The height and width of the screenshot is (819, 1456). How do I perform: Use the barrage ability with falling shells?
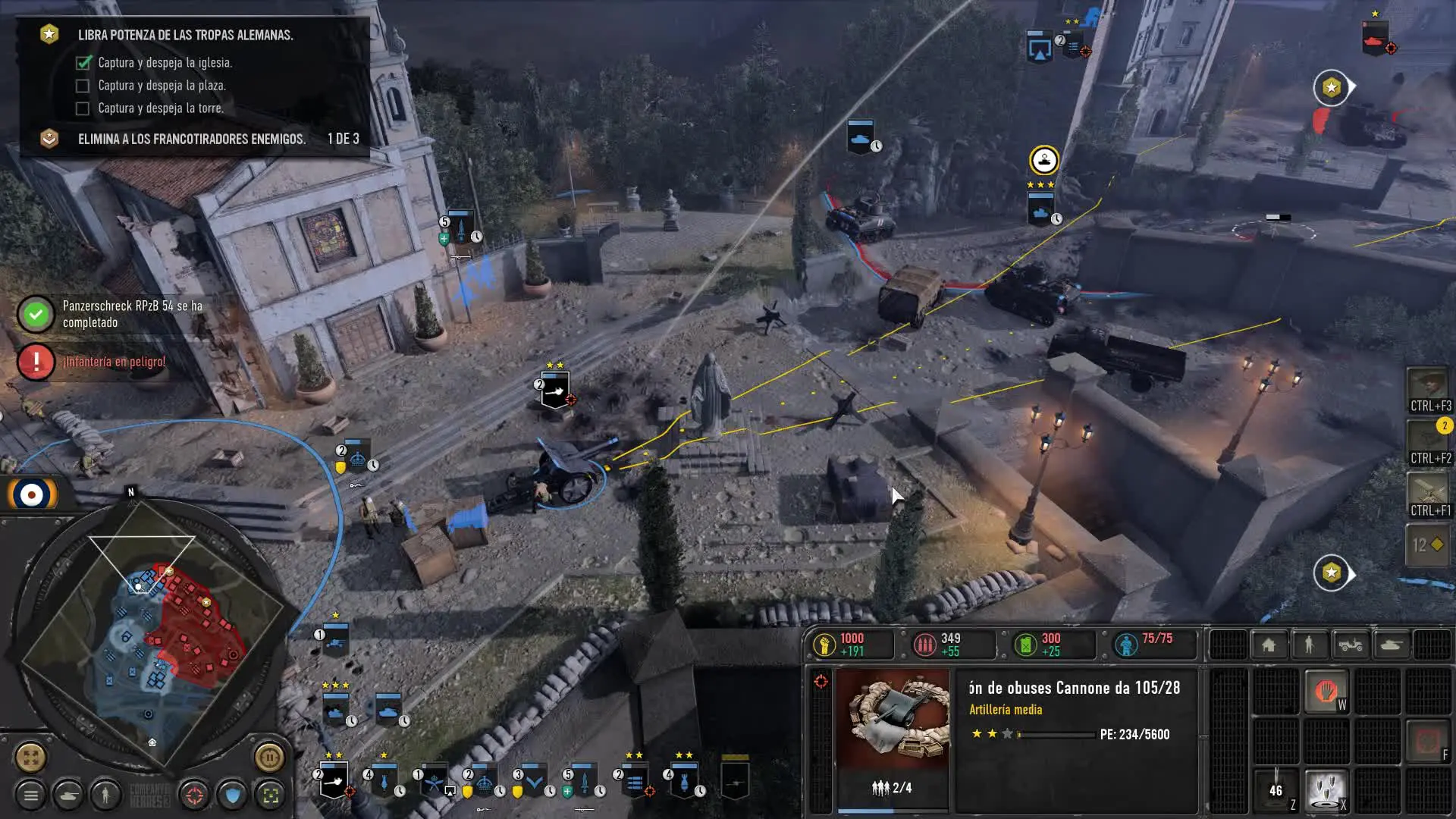click(x=1326, y=789)
